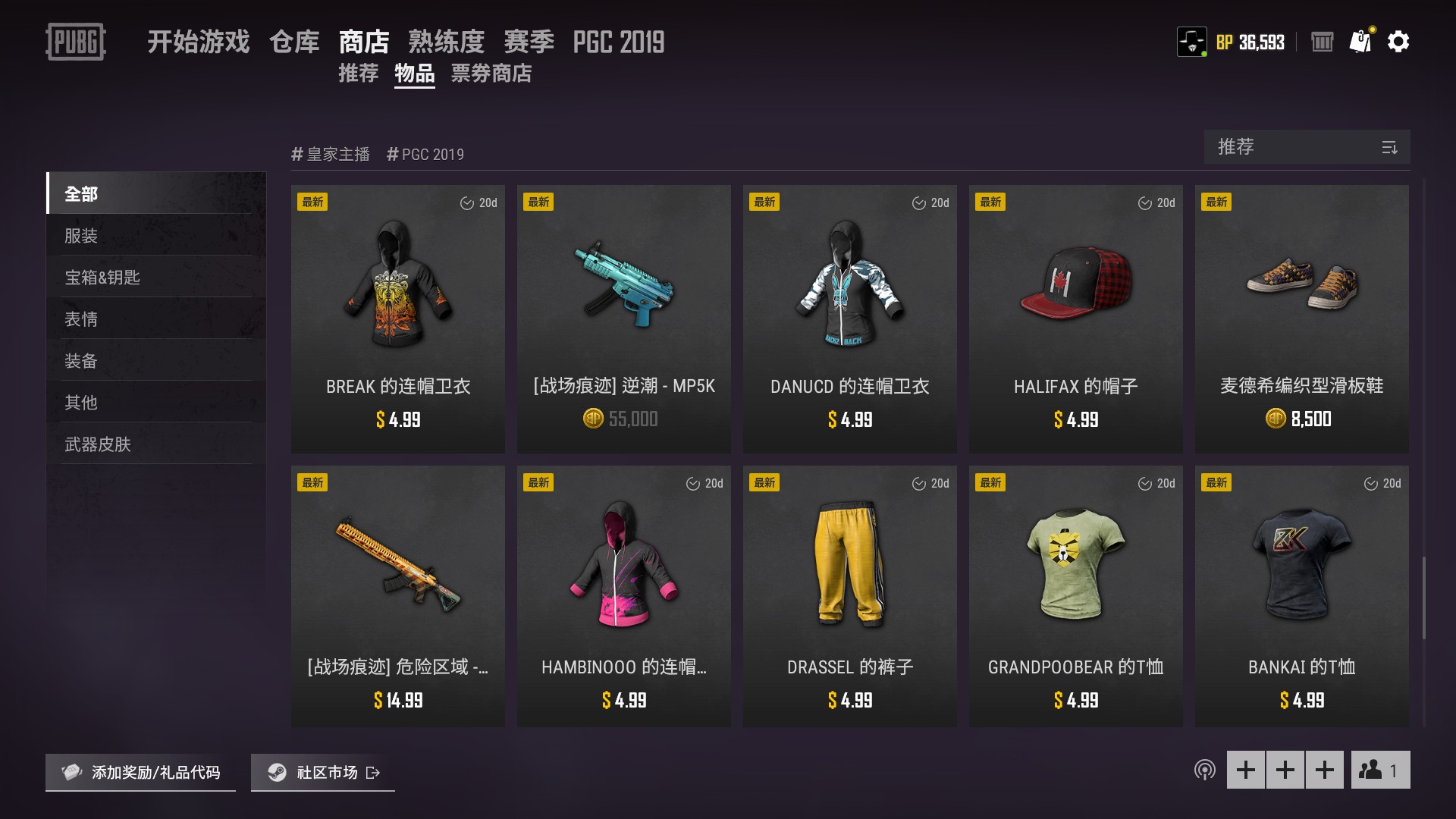The height and width of the screenshot is (819, 1456).
Task: Open the 社区市场 Steam market link
Action: click(x=322, y=773)
